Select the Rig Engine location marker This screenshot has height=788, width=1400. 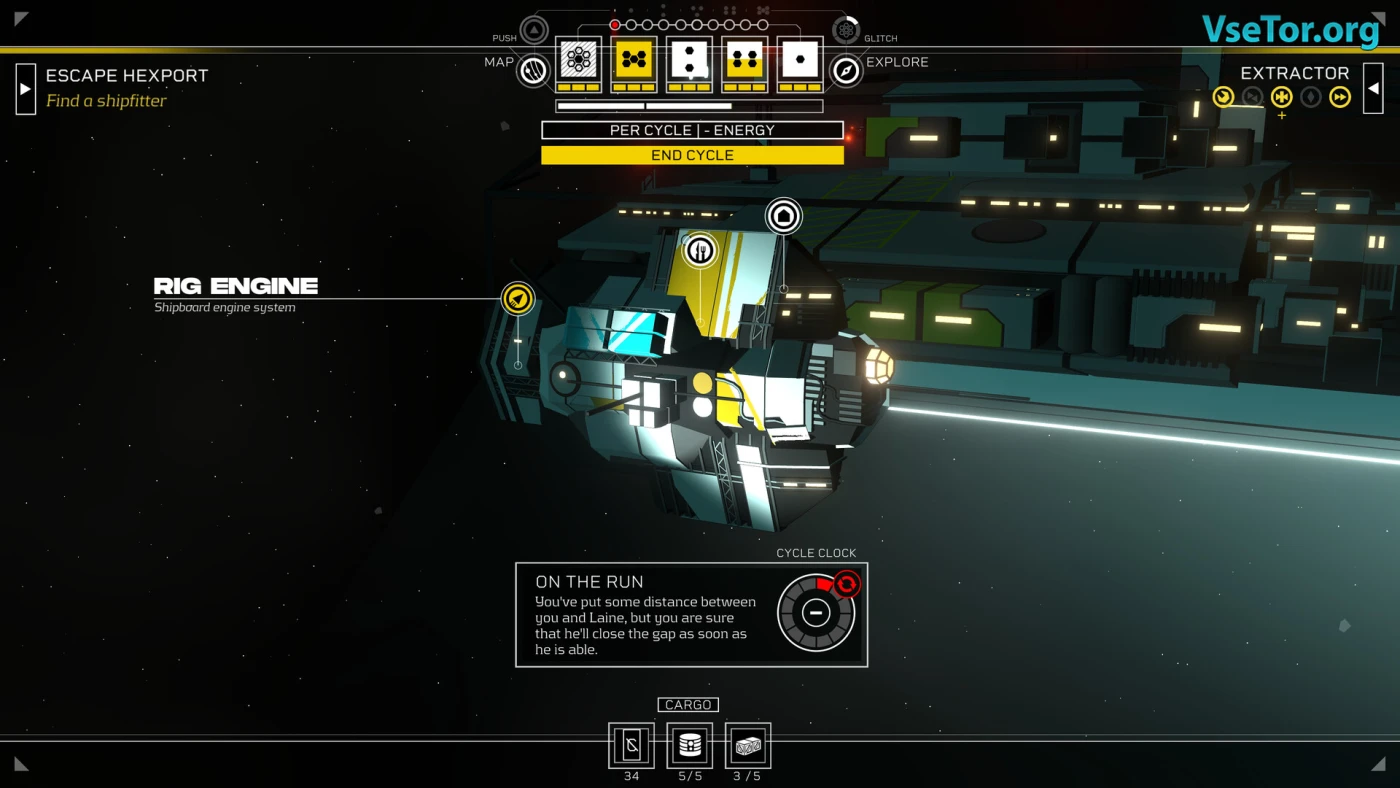(518, 298)
